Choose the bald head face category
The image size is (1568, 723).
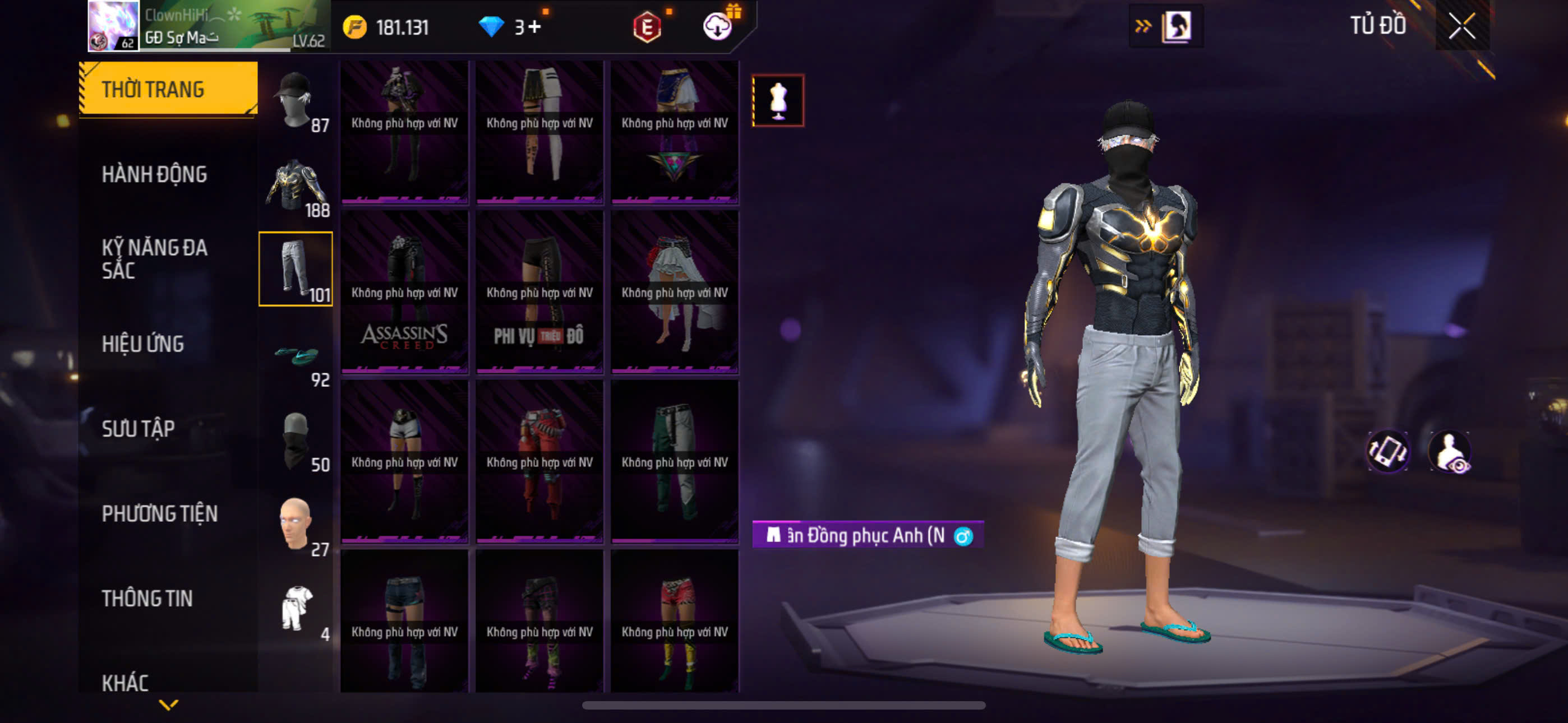click(296, 525)
